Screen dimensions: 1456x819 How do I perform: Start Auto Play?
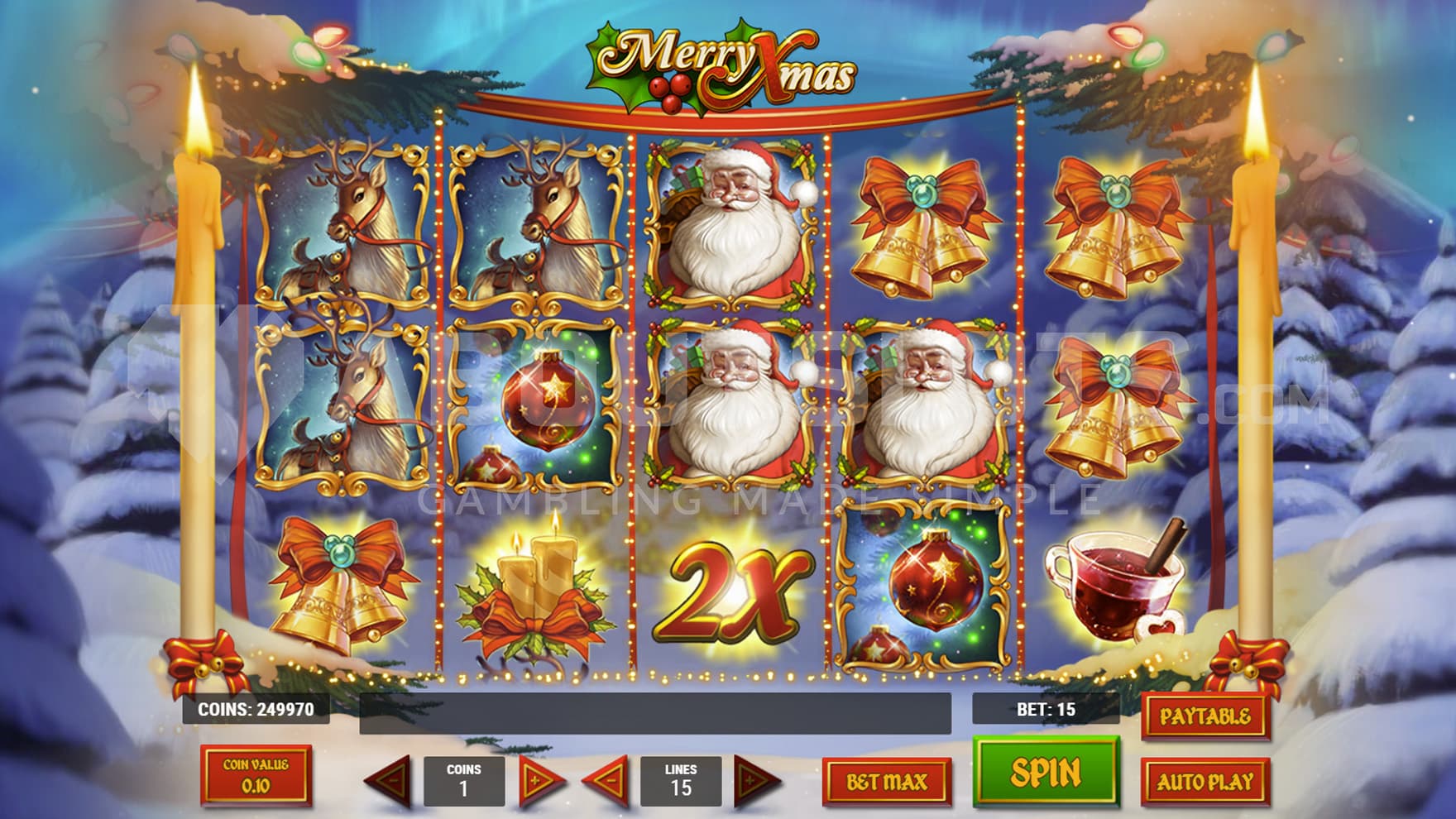[1205, 781]
